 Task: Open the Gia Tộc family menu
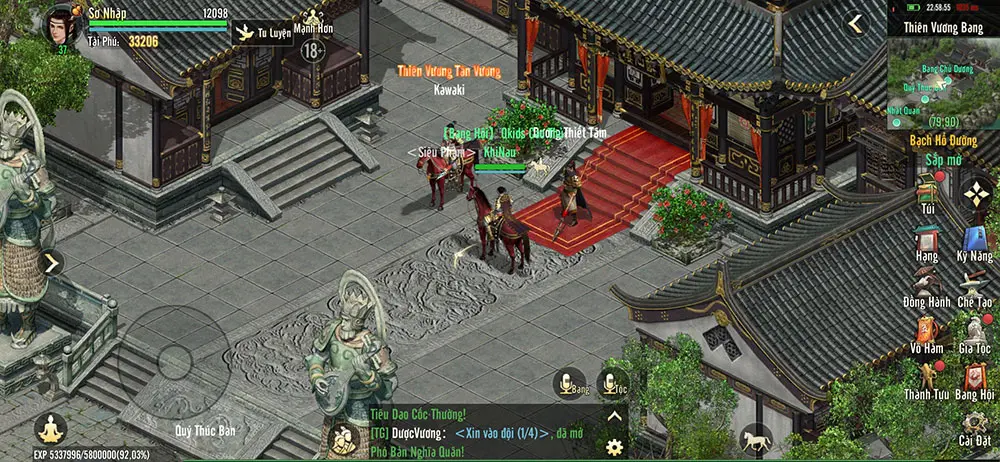(x=974, y=331)
